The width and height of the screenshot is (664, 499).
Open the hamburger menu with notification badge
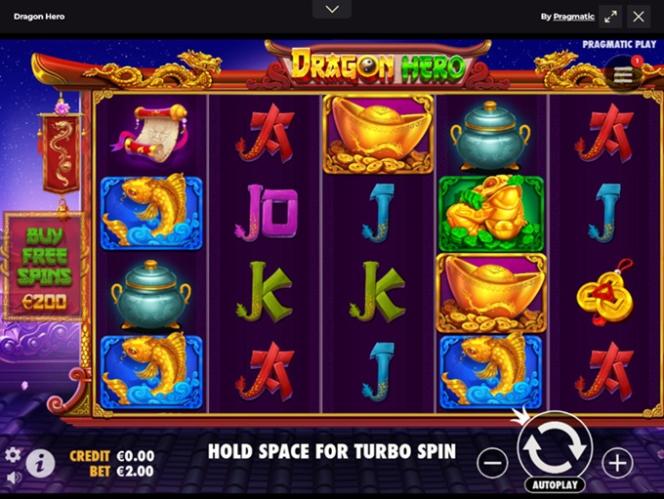622,74
